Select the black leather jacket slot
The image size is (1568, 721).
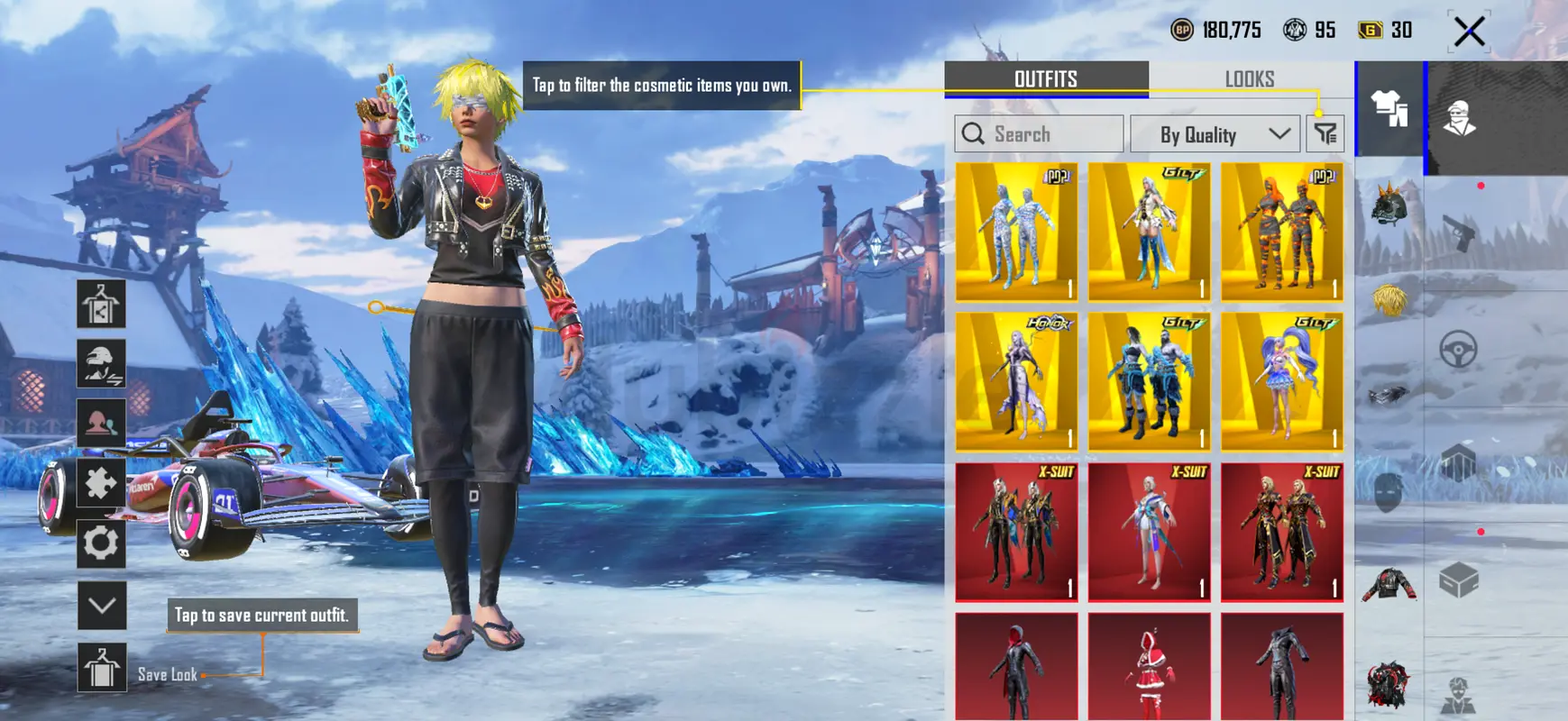(x=1389, y=583)
